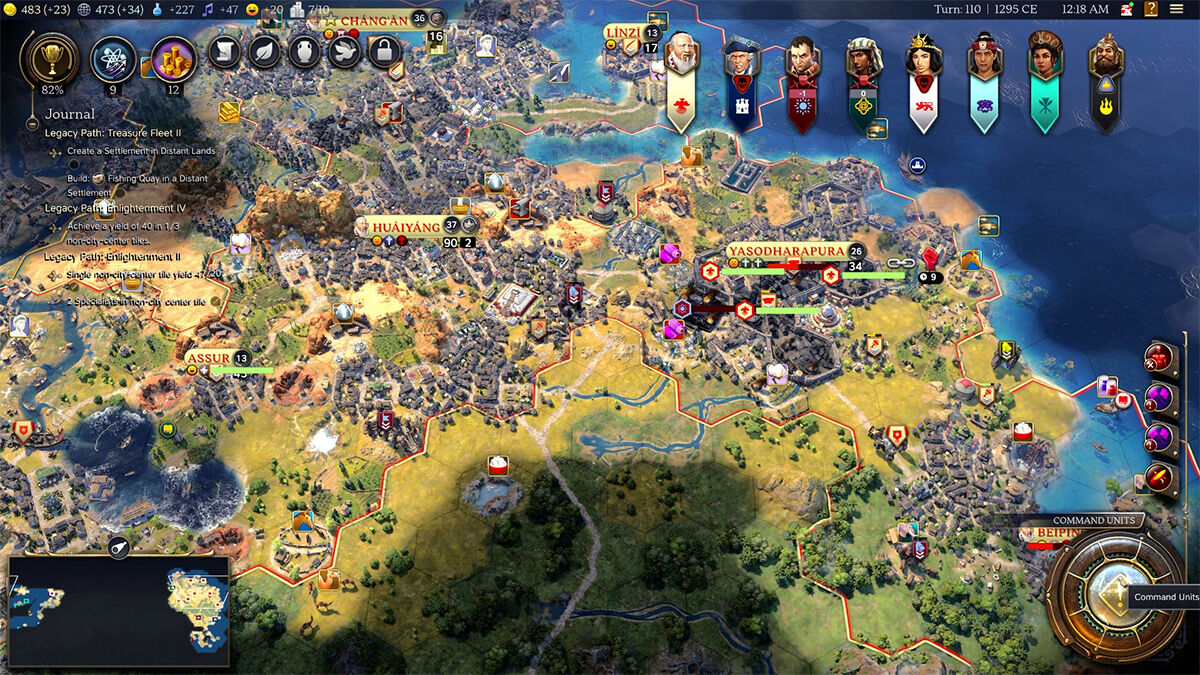The width and height of the screenshot is (1200, 675).
Task: Open the dove icon panel
Action: tap(344, 52)
